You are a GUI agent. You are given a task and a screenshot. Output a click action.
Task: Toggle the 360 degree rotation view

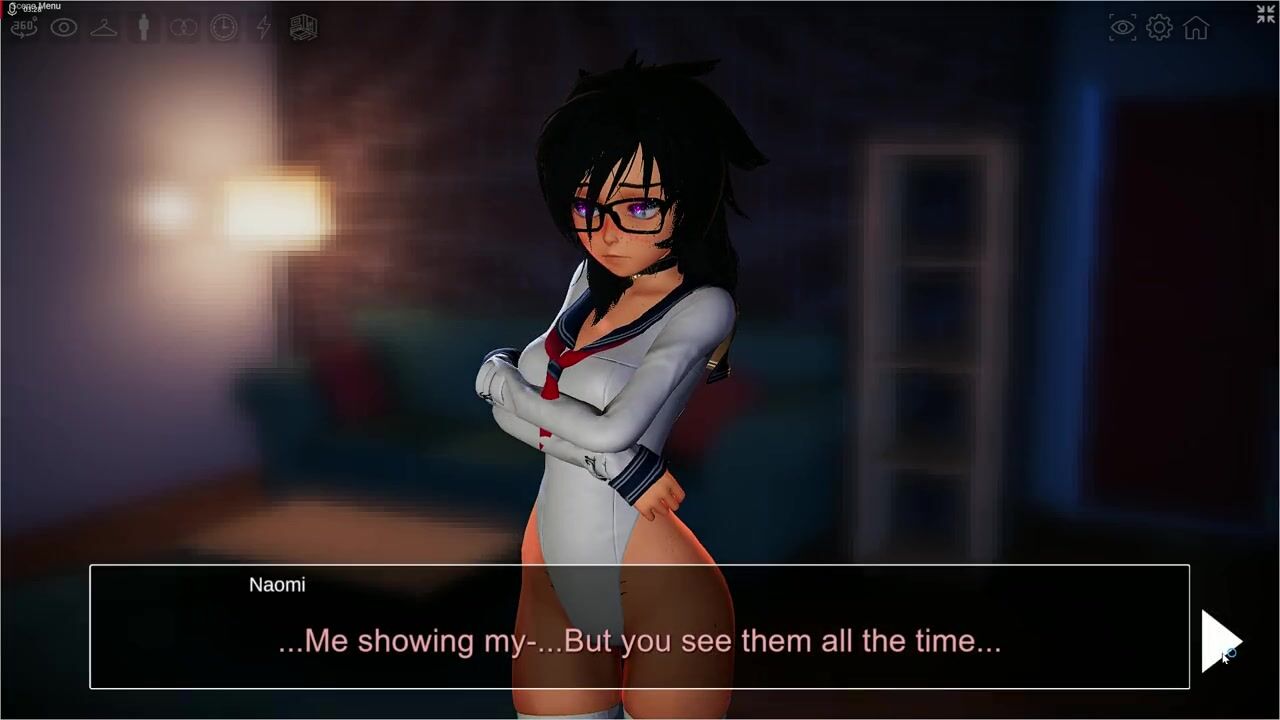(x=24, y=27)
